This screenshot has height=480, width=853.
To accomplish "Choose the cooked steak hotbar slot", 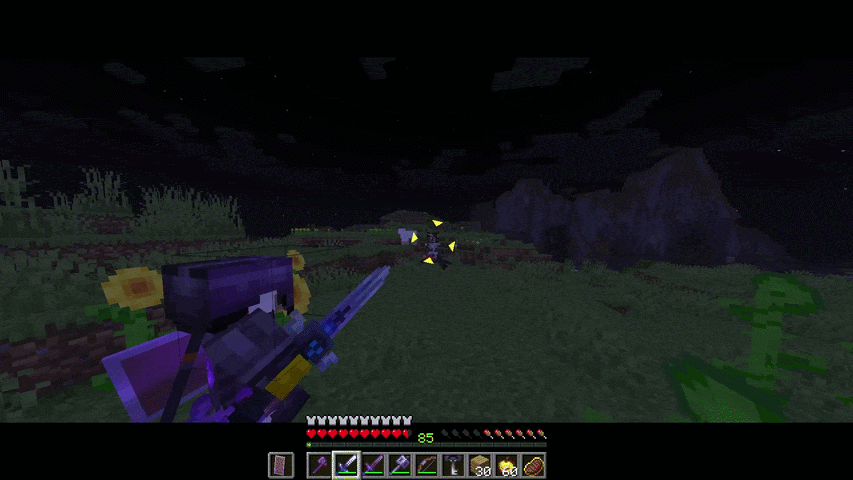I will (534, 465).
